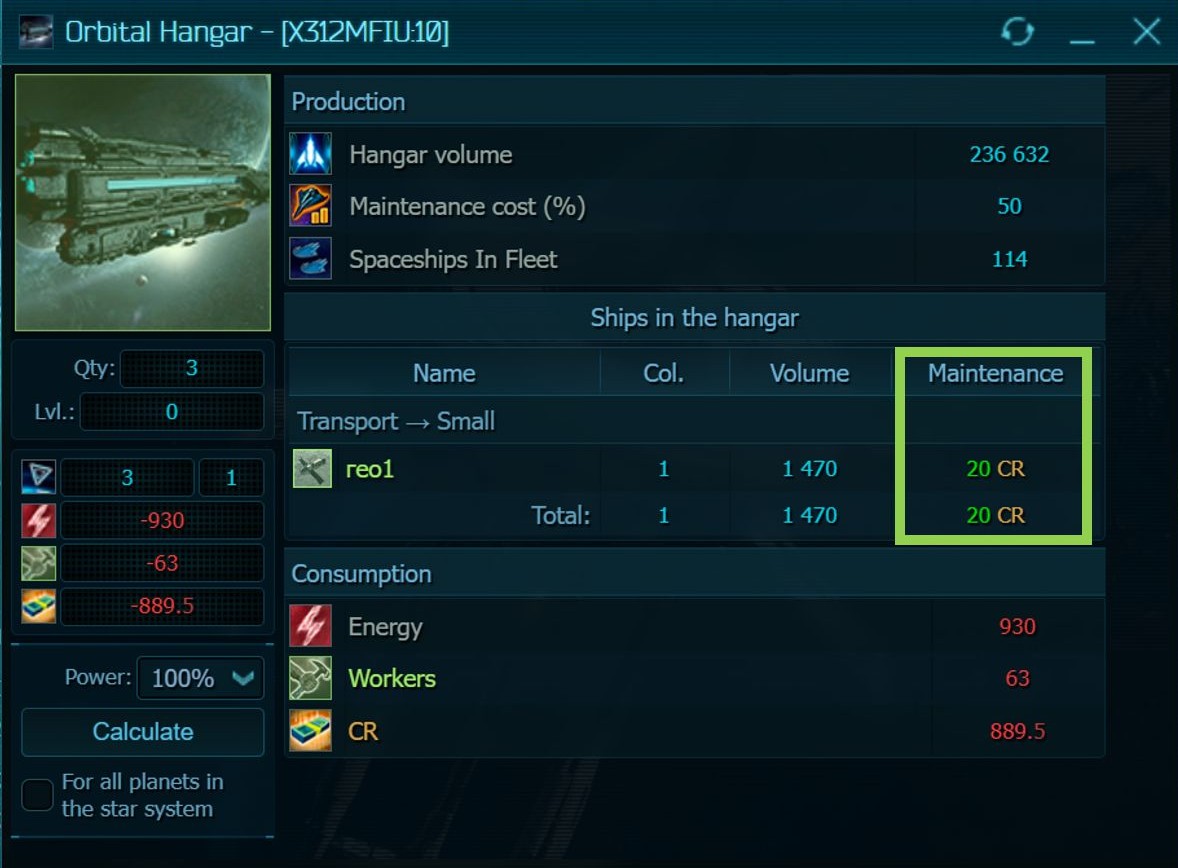This screenshot has height=868, width=1178.
Task: Click the Calculate button
Action: [142, 732]
